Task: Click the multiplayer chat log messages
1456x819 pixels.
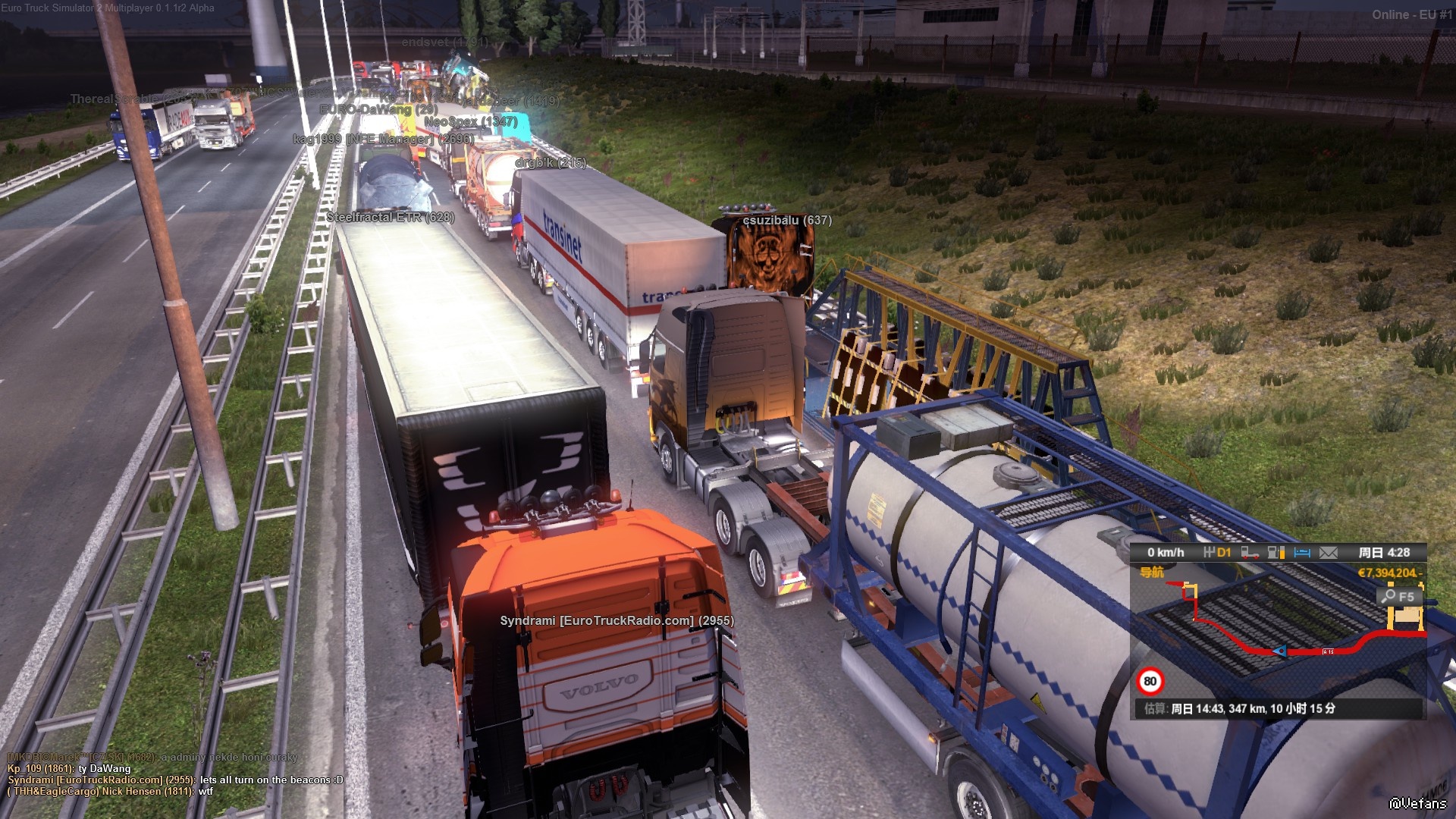Action: coord(174,774)
